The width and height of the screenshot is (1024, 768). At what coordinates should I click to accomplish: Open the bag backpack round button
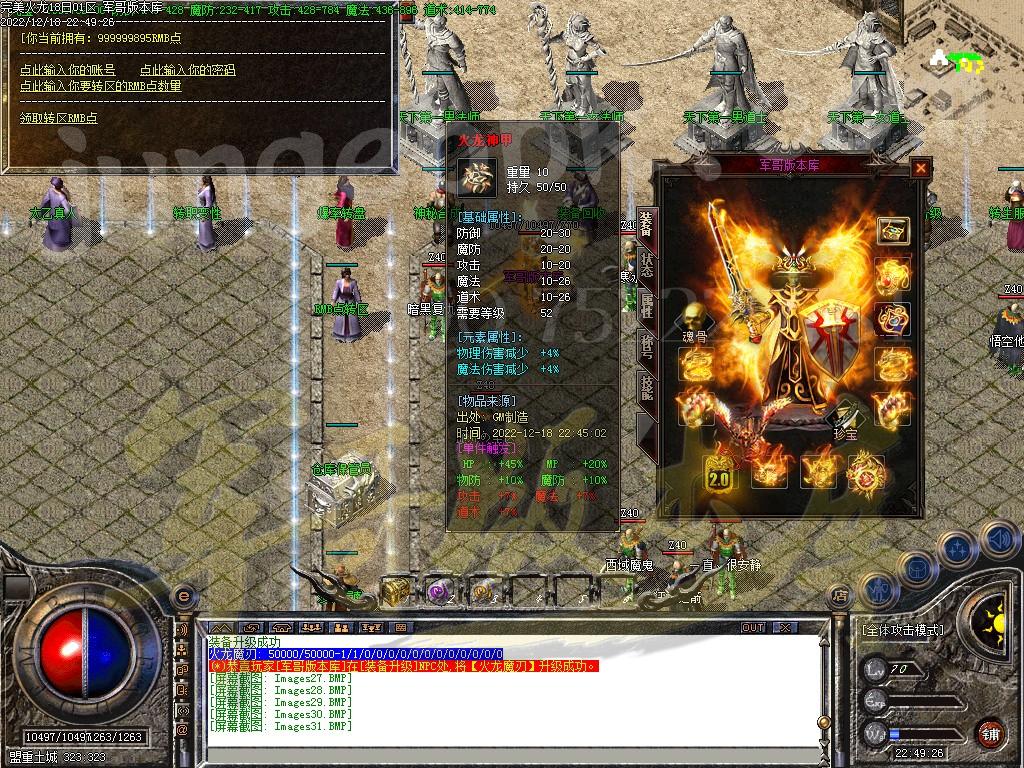pyautogui.click(x=917, y=569)
